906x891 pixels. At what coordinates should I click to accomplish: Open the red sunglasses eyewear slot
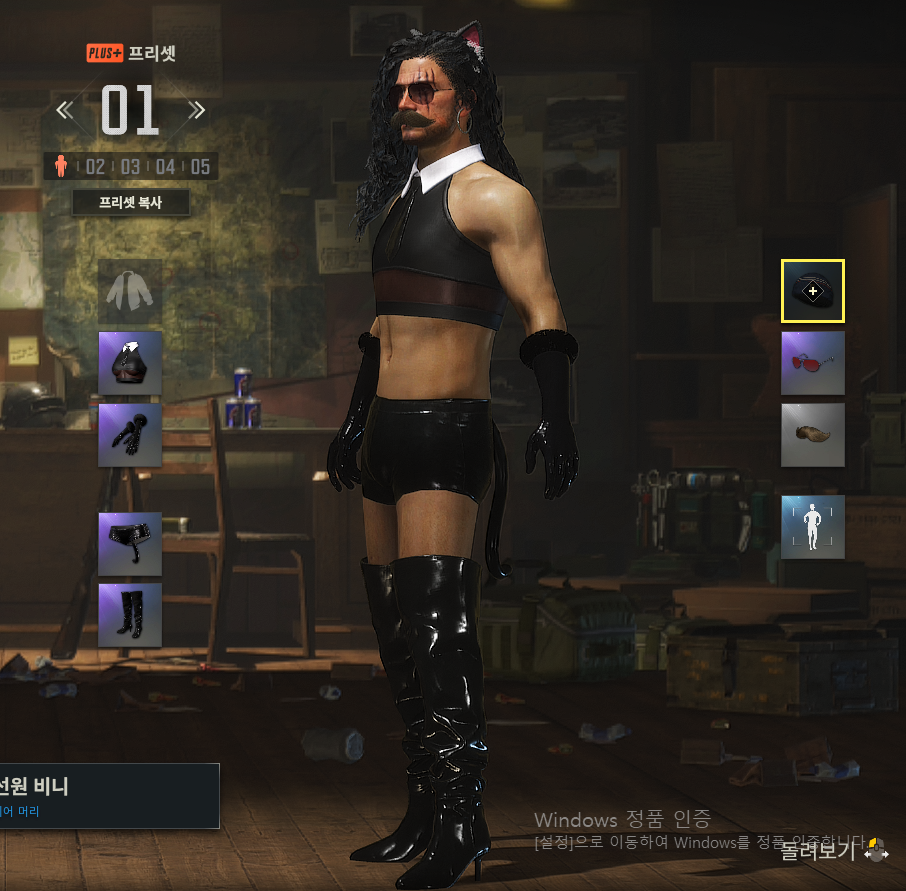tap(812, 363)
